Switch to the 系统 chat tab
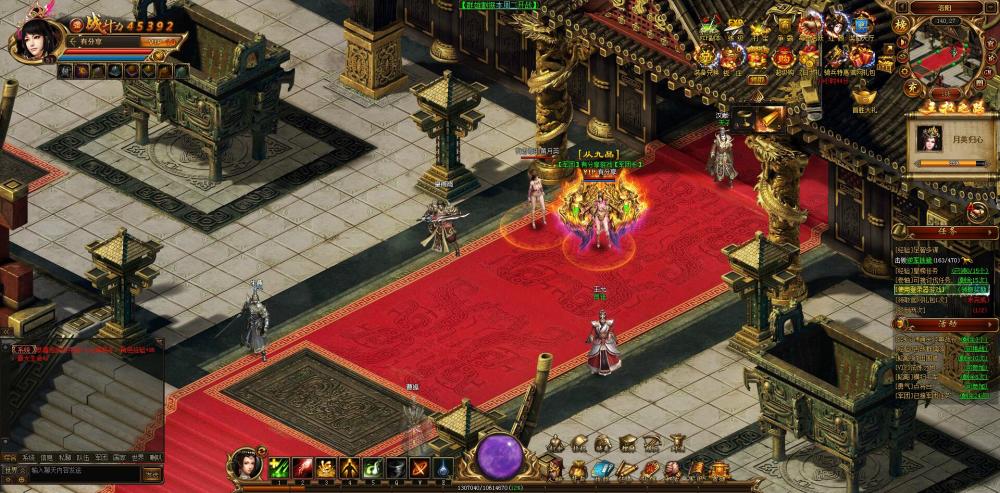The width and height of the screenshot is (1000, 493). [x=29, y=457]
